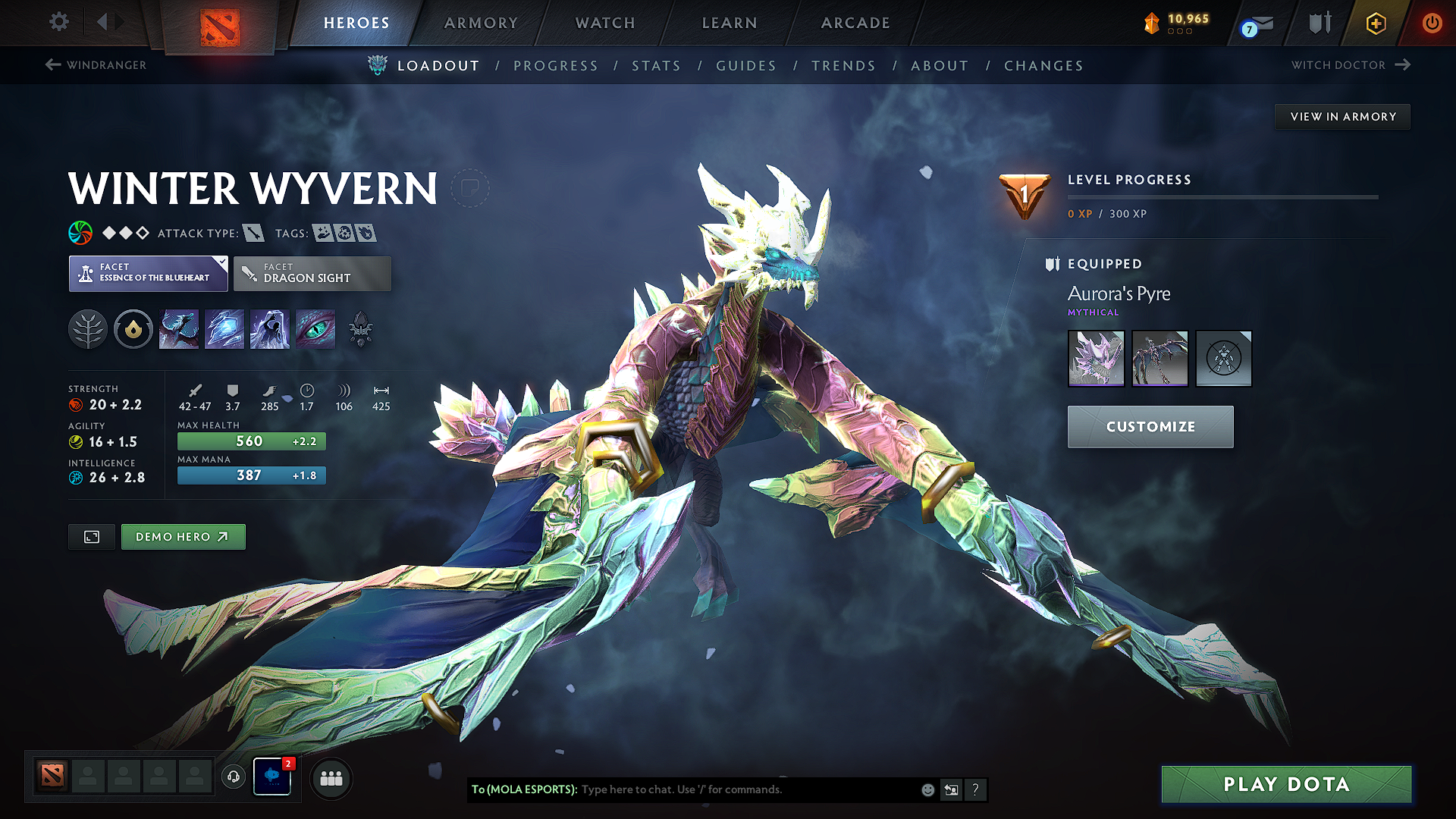Select the Arctic Burn ability icon

[x=179, y=329]
